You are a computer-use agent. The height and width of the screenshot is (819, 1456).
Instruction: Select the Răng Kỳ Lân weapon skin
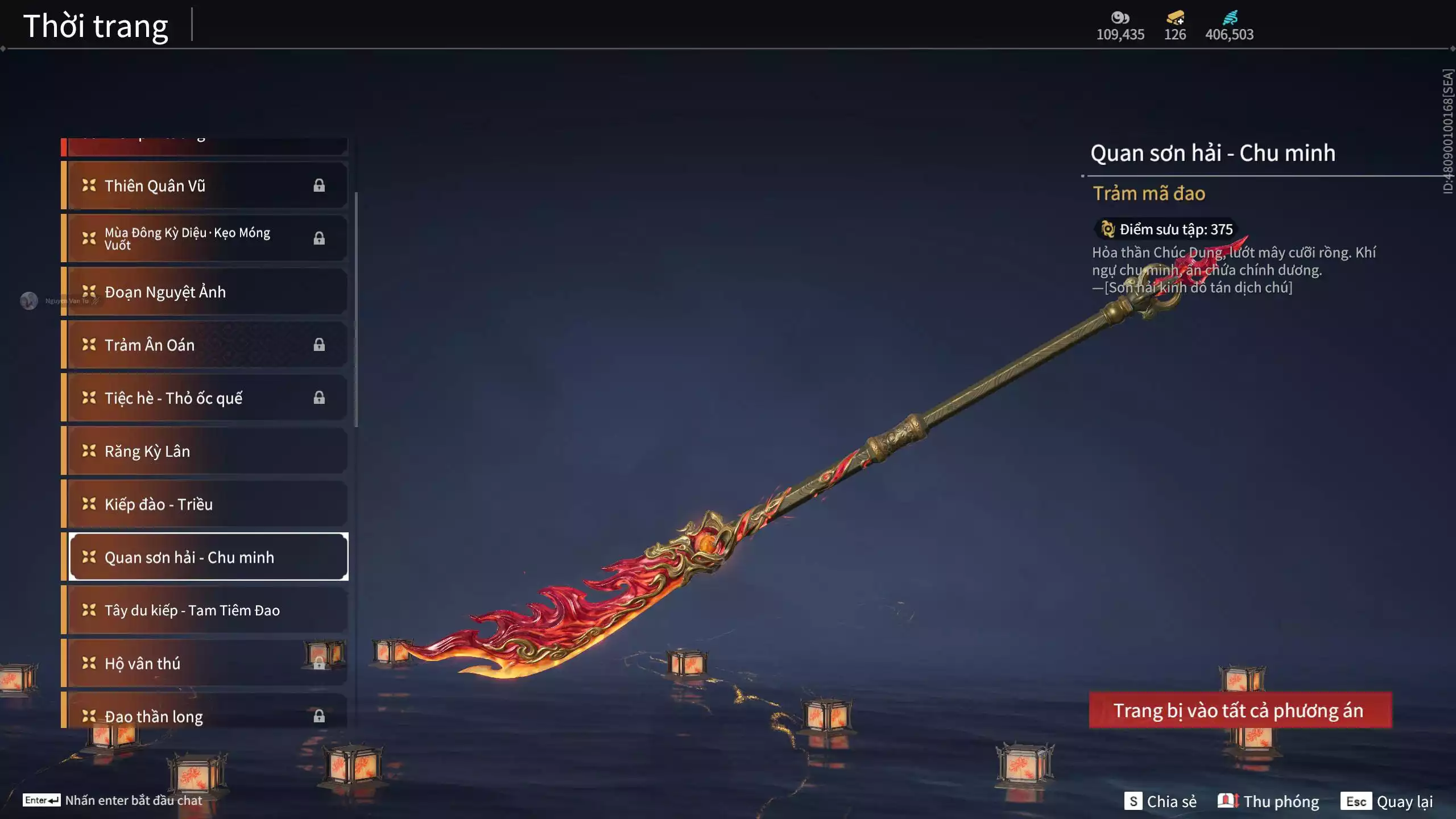coord(205,451)
